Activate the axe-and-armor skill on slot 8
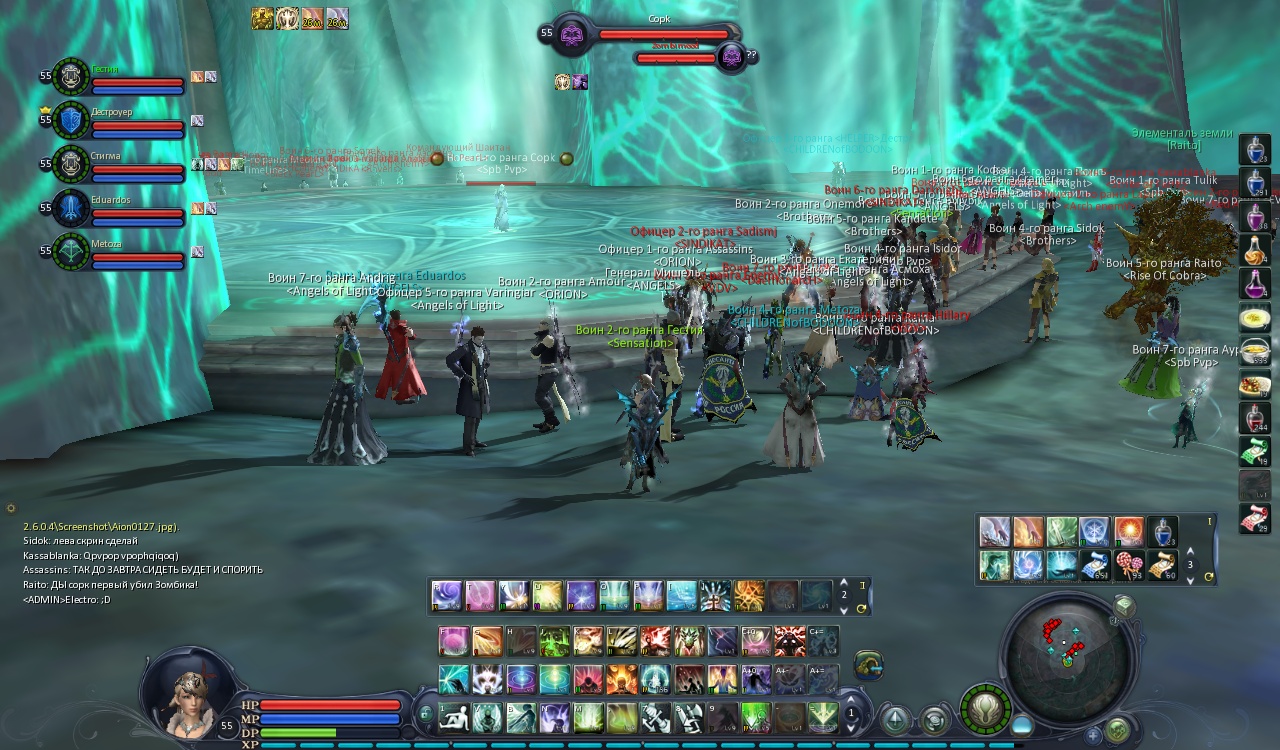Viewport: 1280px width, 750px height. pyautogui.click(x=688, y=717)
